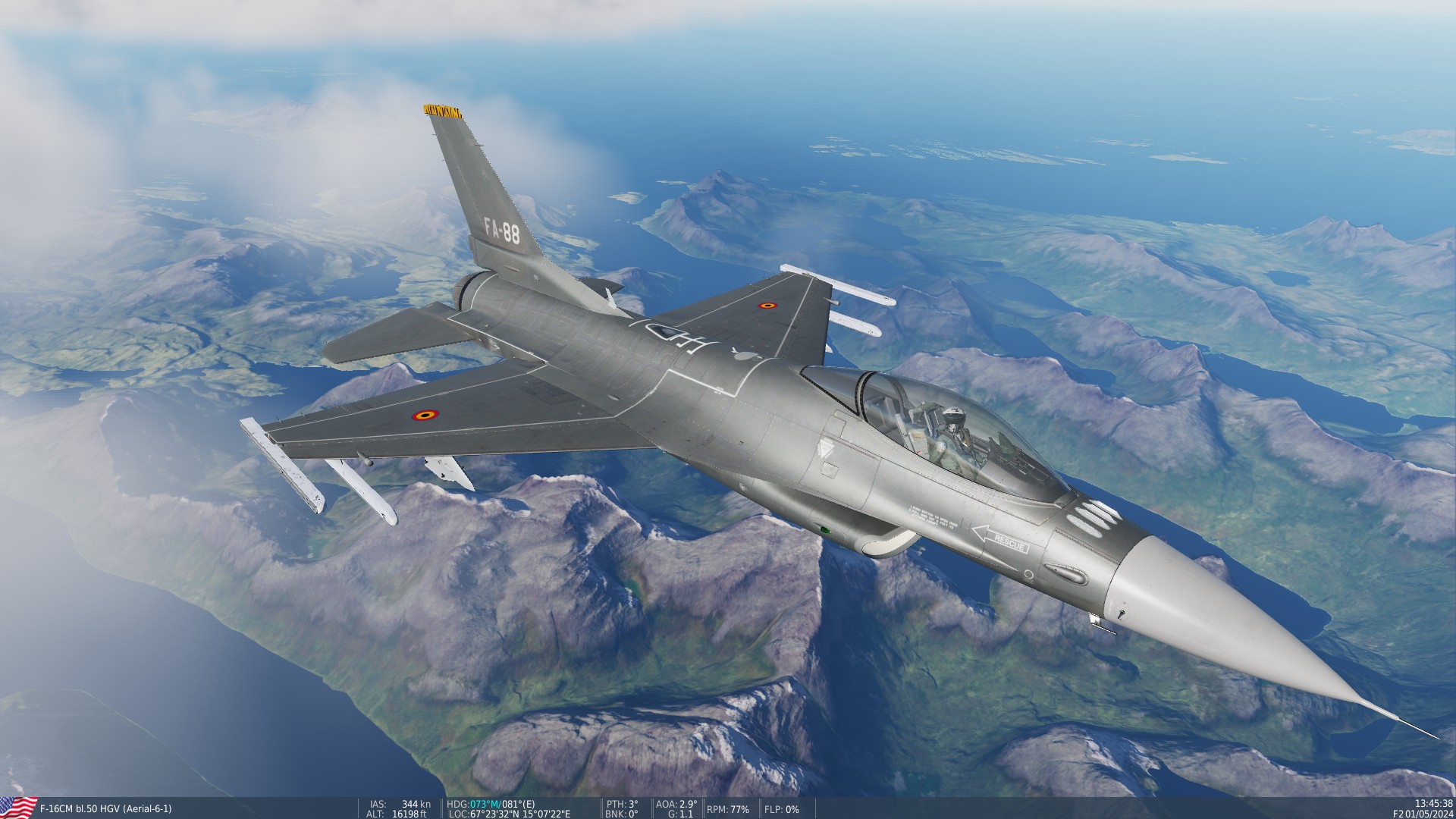Click the RPM 77% engine readout

[726, 809]
